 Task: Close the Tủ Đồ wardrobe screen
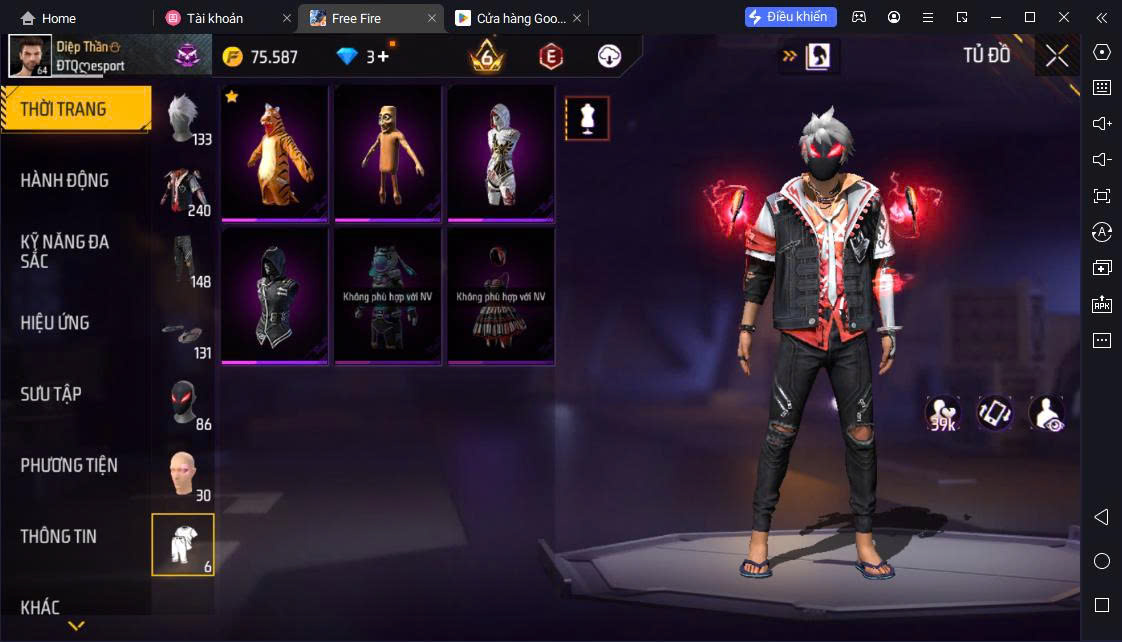tap(1057, 56)
